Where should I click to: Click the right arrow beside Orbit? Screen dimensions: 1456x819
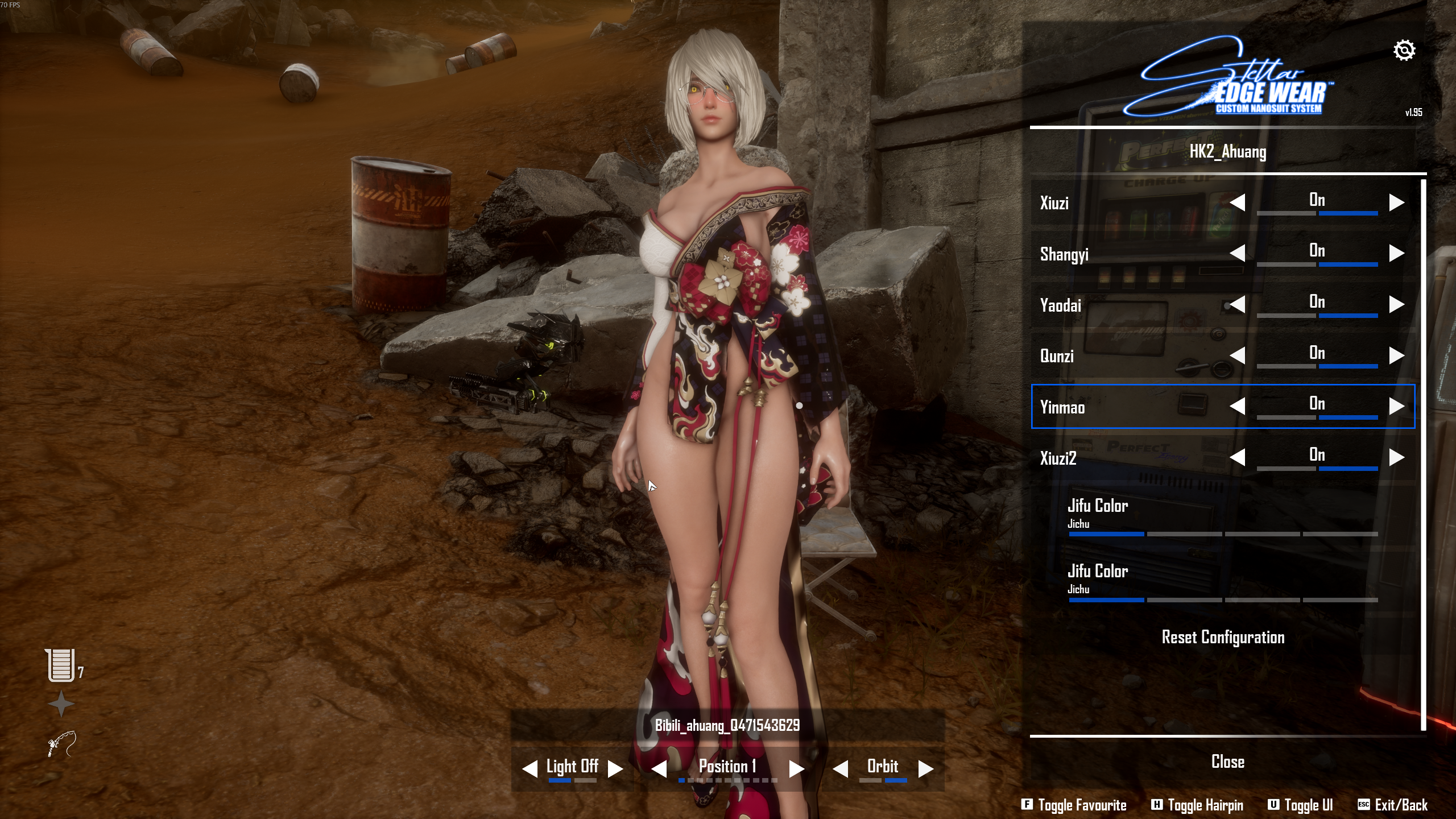[x=925, y=768]
